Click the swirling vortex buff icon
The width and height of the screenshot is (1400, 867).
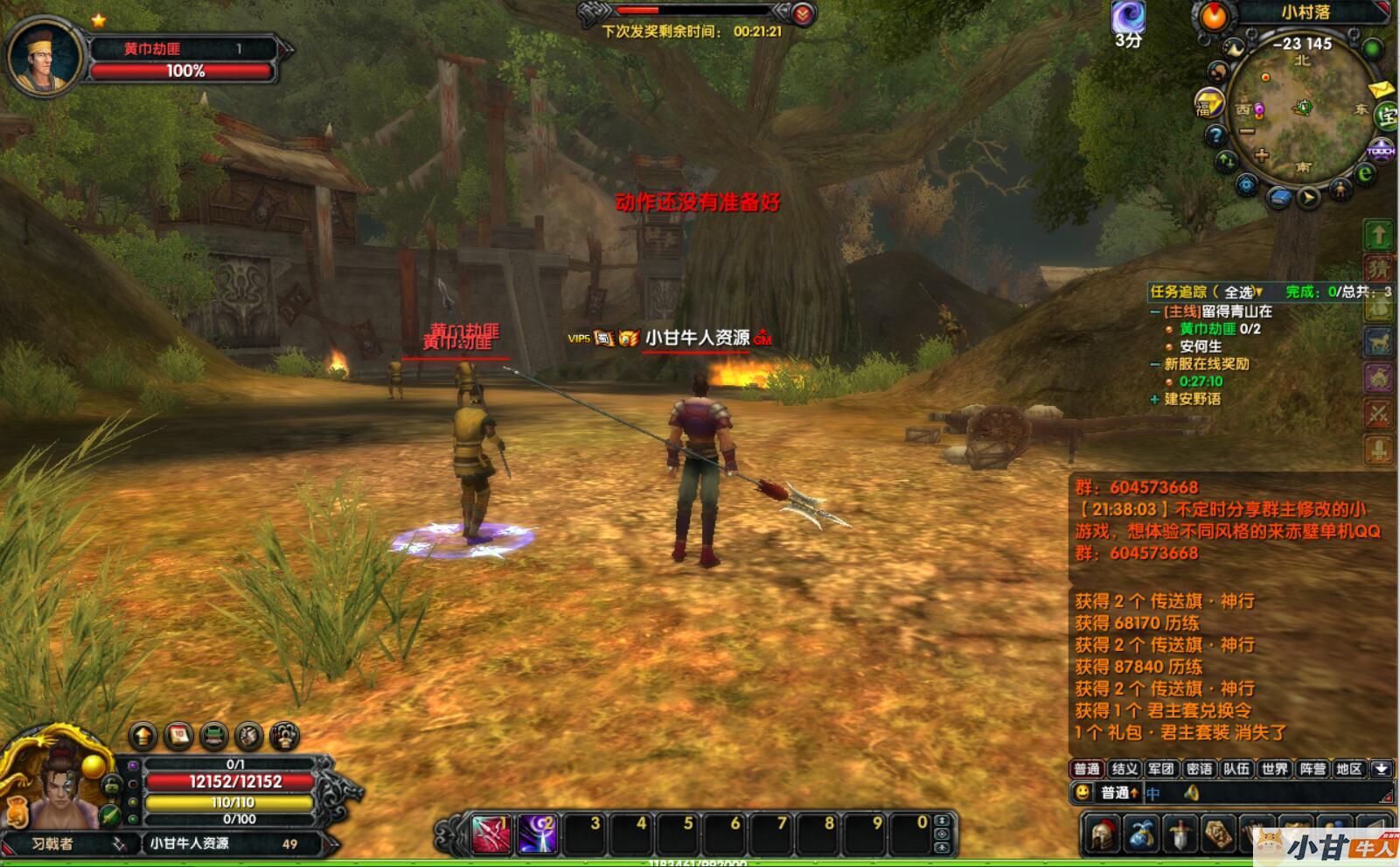pyautogui.click(x=1128, y=17)
